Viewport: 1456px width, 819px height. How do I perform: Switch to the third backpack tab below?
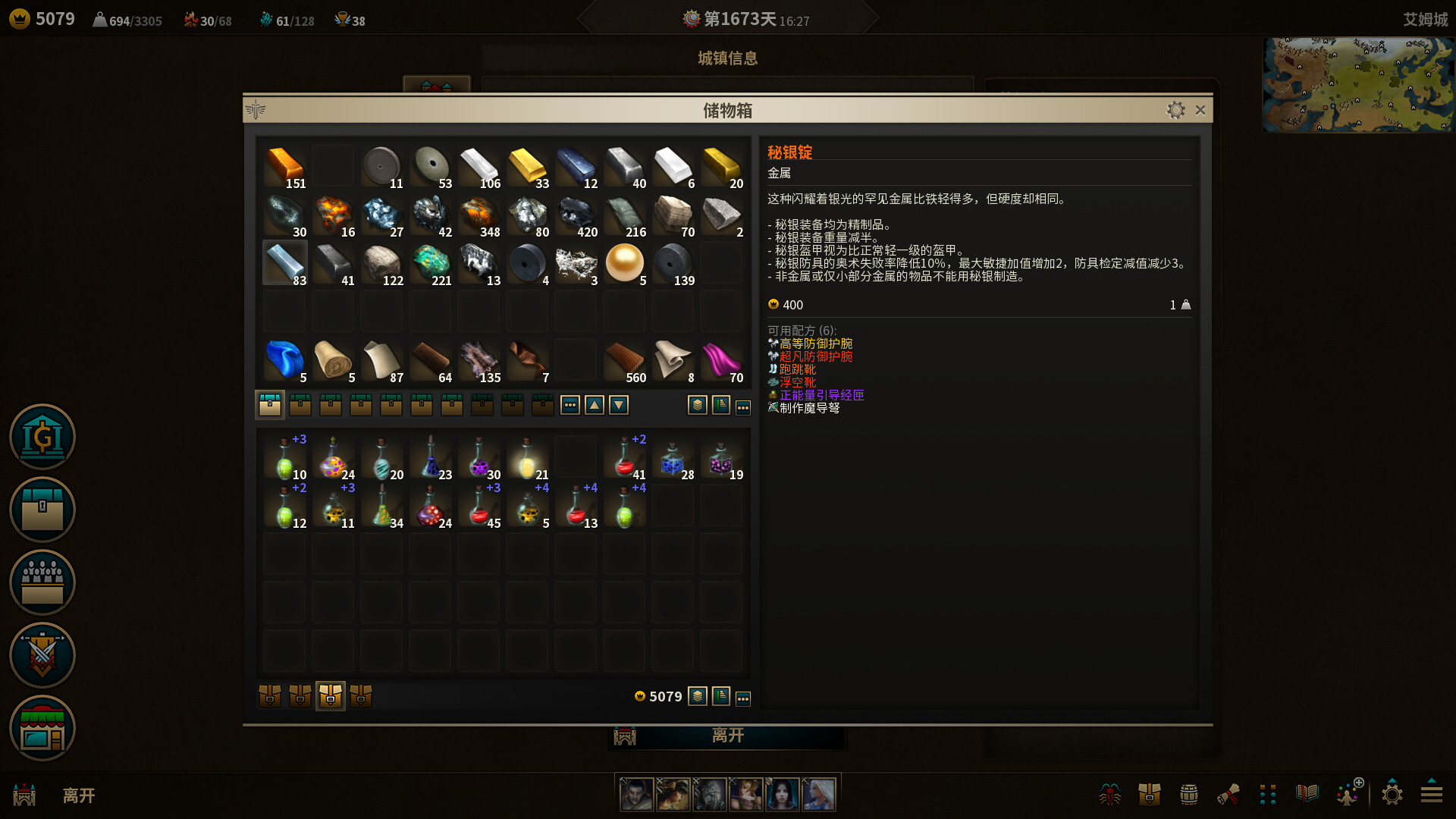330,695
